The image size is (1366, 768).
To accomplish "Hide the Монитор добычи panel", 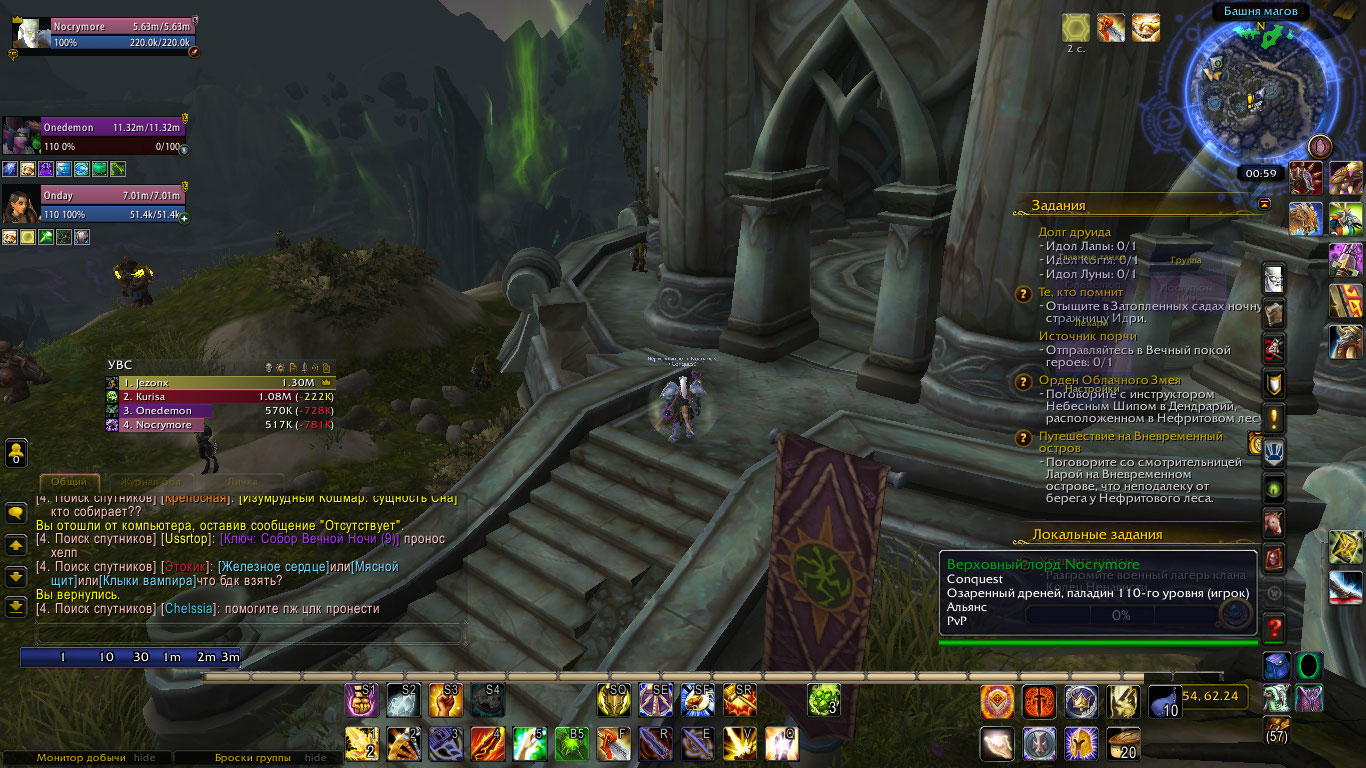I will point(145,758).
